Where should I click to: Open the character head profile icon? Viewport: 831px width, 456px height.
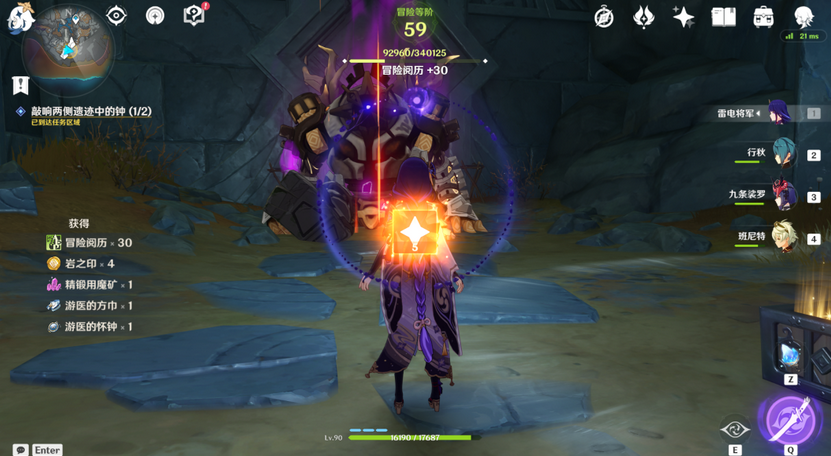point(803,17)
